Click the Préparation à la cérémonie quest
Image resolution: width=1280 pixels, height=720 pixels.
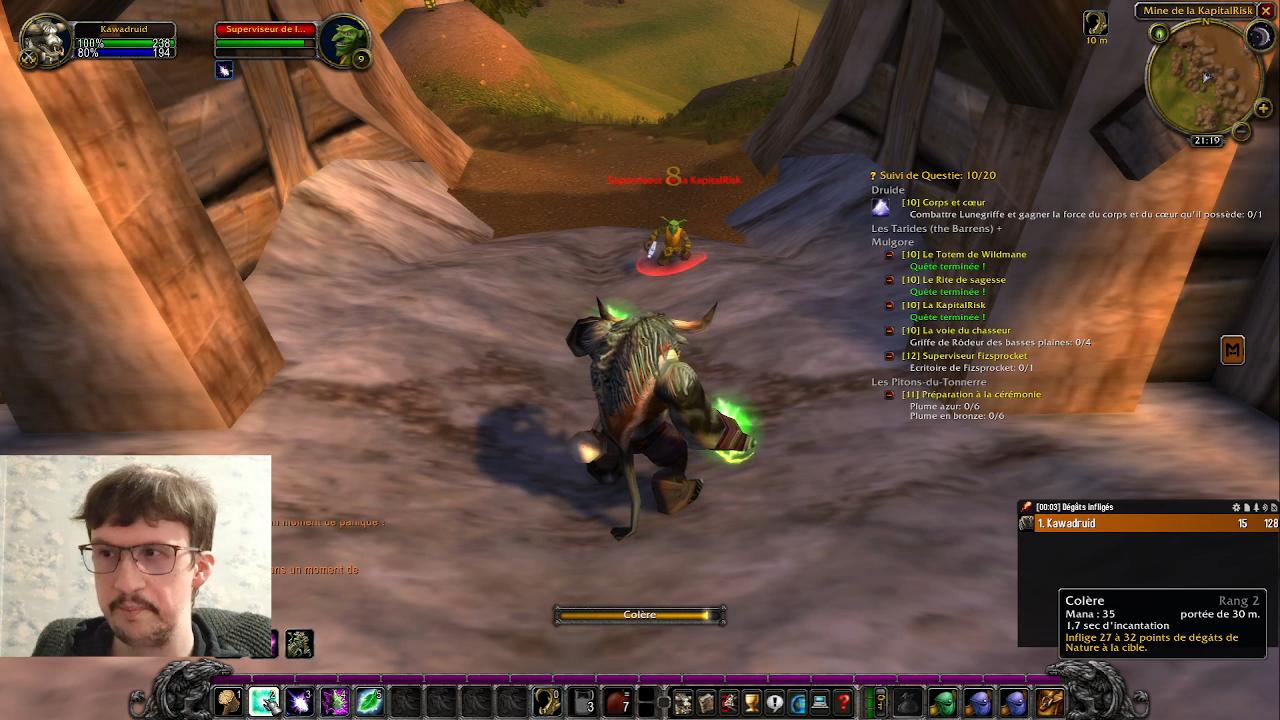(970, 394)
